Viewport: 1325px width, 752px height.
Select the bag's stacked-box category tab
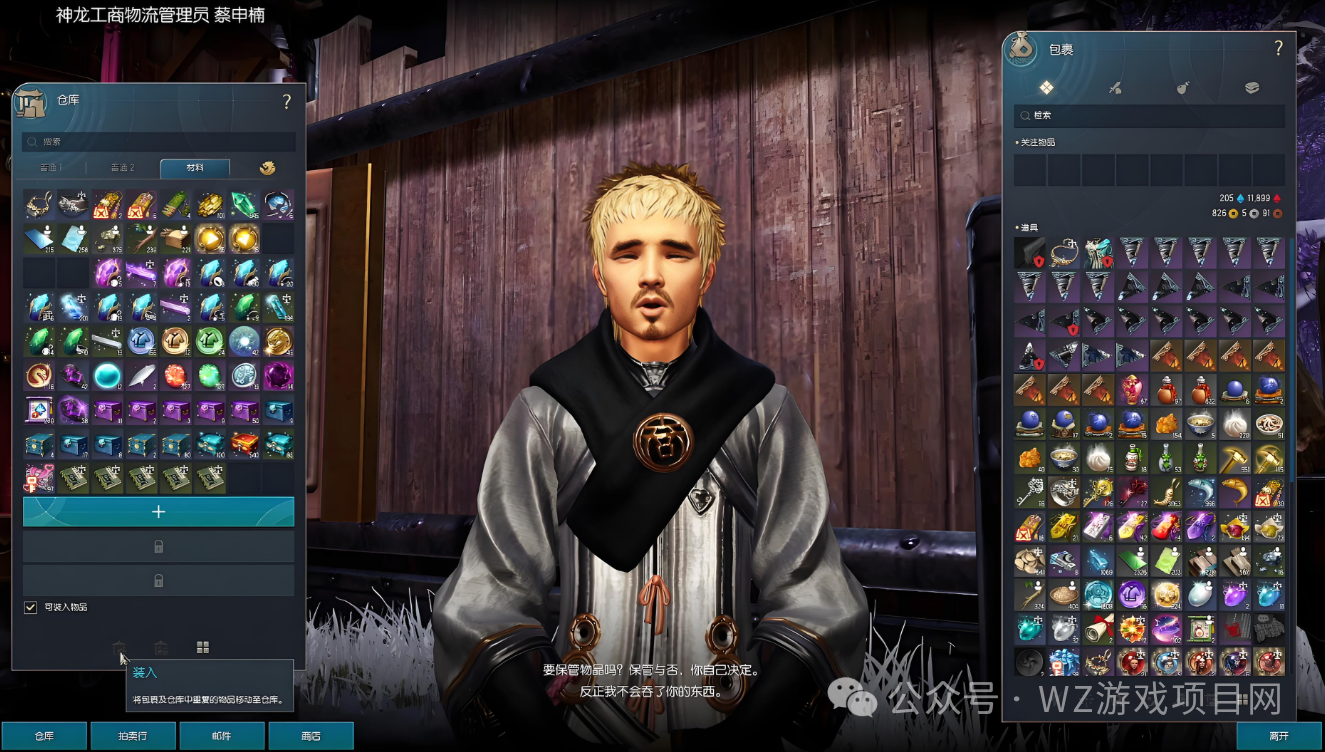pyautogui.click(x=1252, y=88)
